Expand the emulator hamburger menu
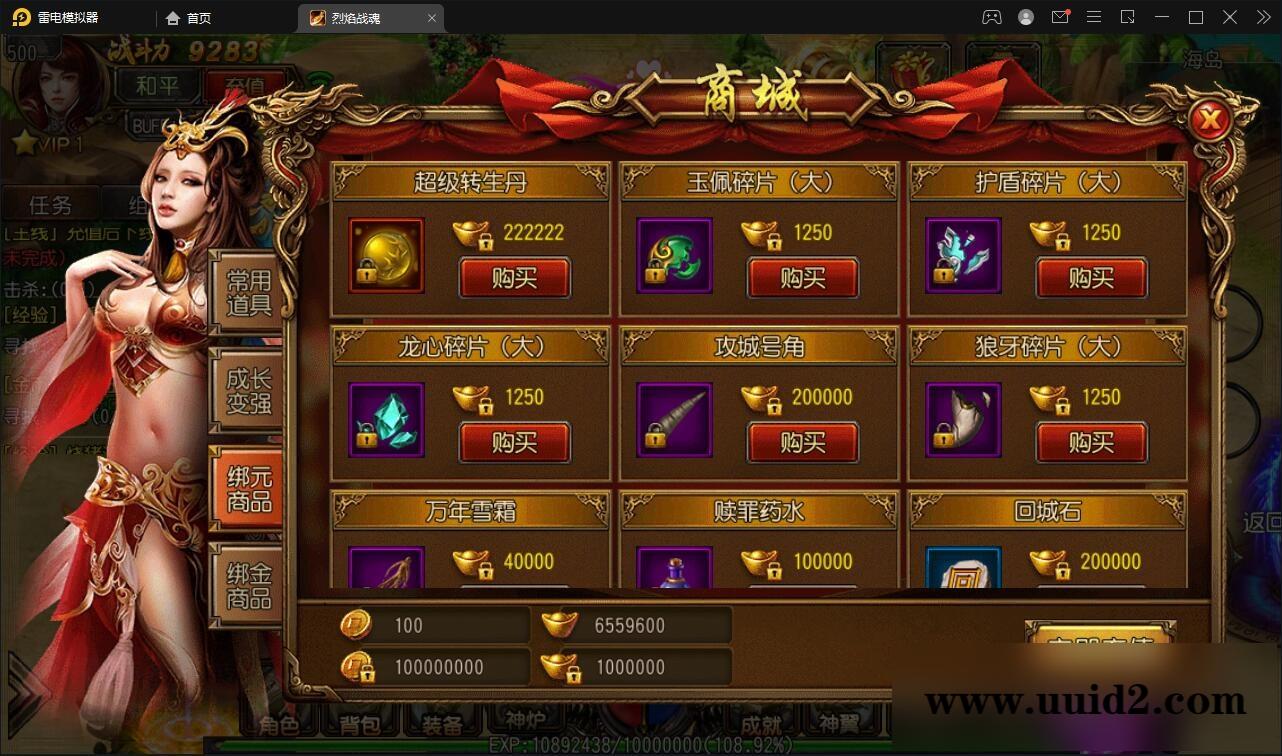 [1095, 17]
